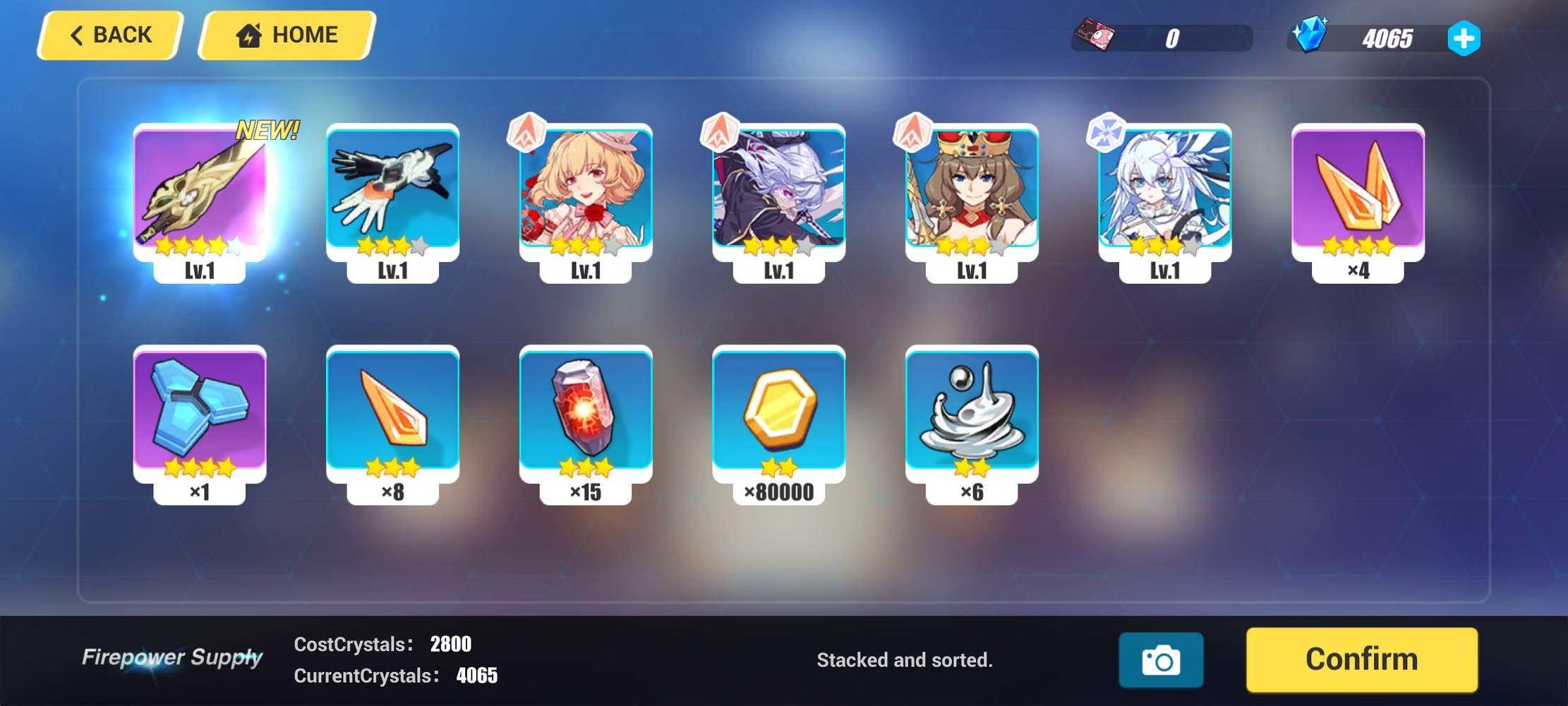Select the crowned brunette character card
Image resolution: width=1568 pixels, height=706 pixels.
click(x=970, y=198)
